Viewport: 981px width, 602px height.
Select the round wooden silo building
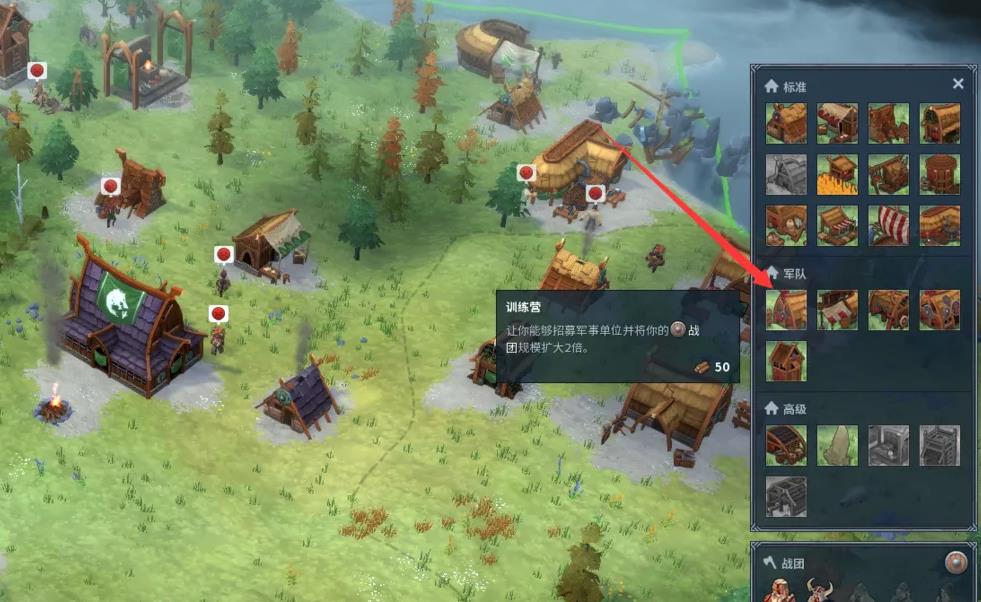pyautogui.click(x=939, y=174)
